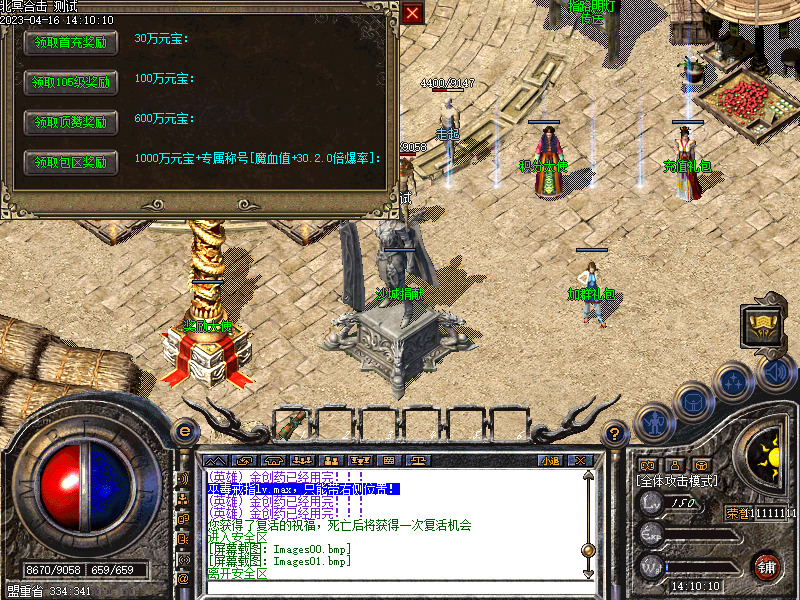Open the golden book icon above the speaker

[764, 324]
